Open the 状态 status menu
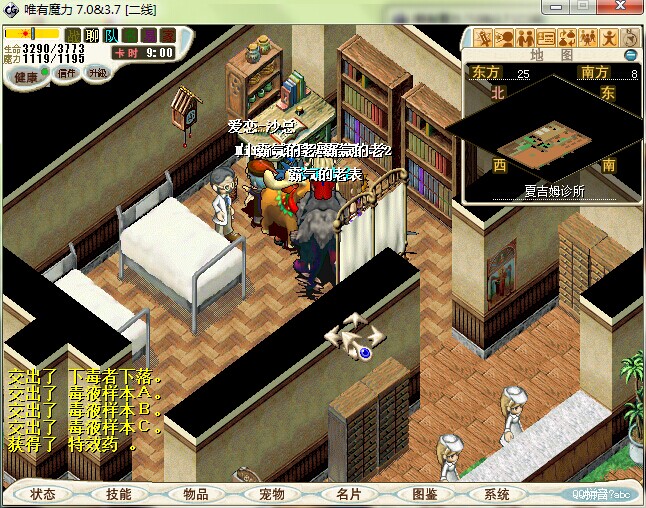 point(43,494)
